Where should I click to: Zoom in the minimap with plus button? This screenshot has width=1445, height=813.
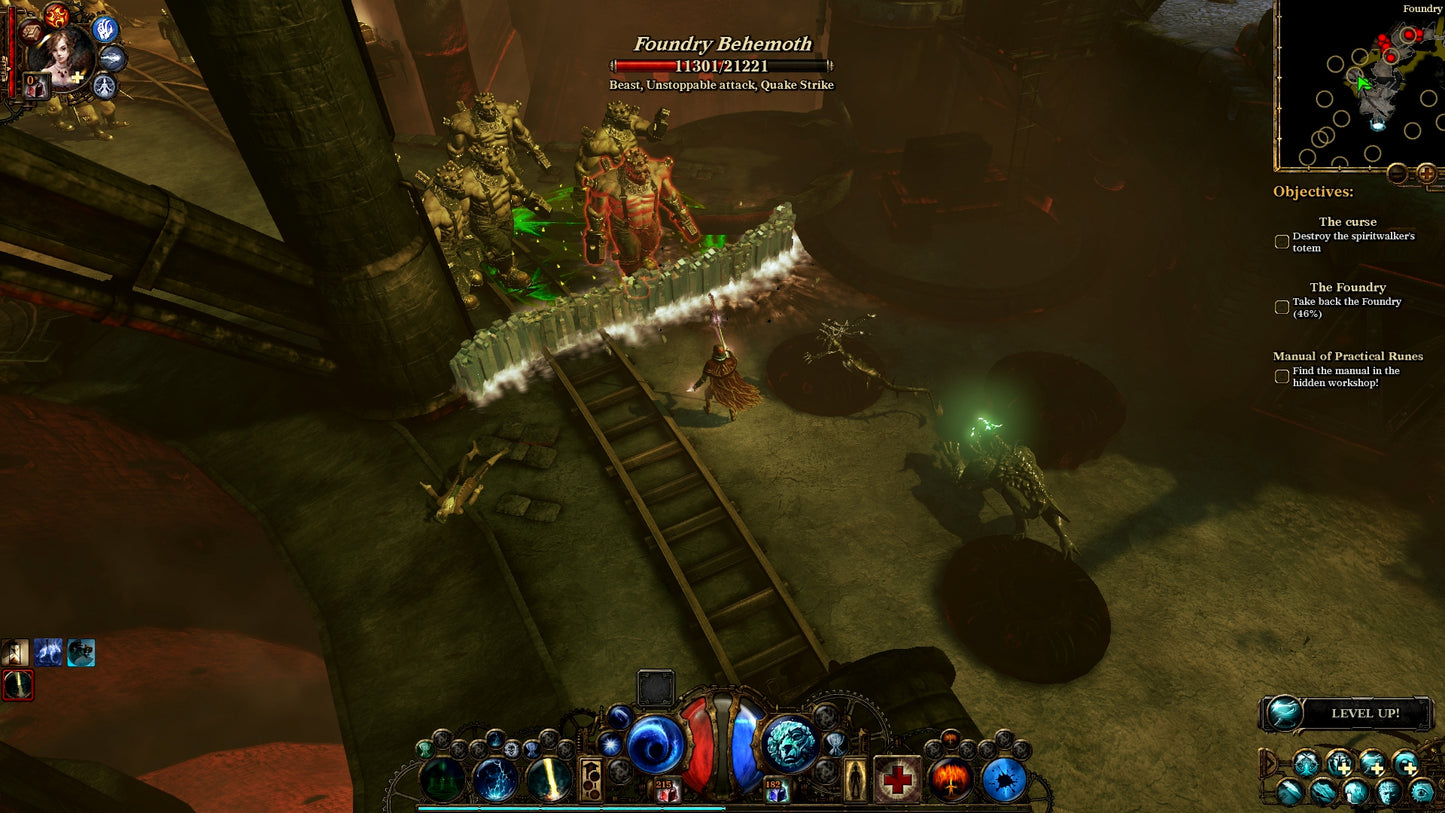pos(1426,174)
